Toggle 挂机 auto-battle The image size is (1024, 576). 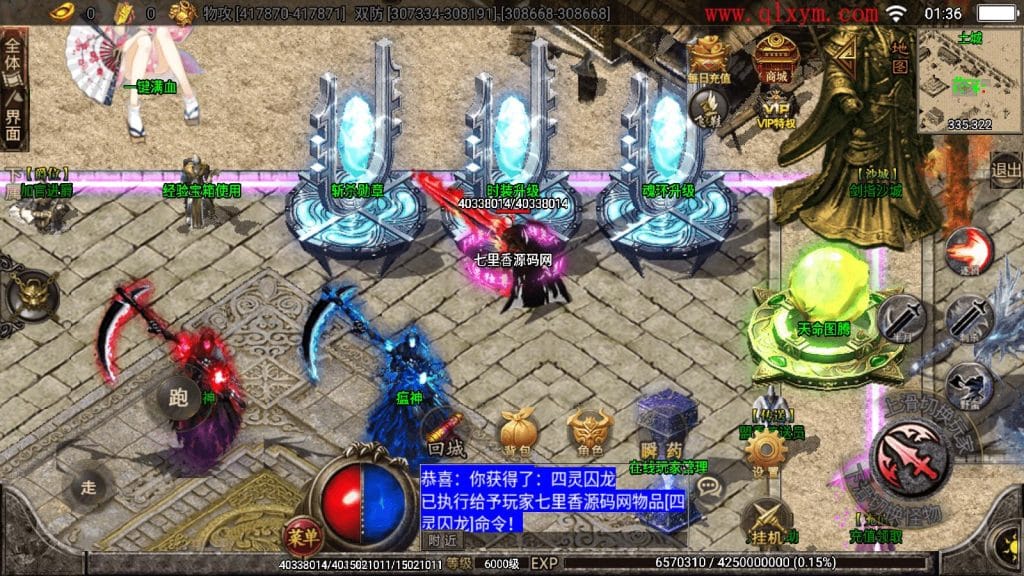[767, 520]
